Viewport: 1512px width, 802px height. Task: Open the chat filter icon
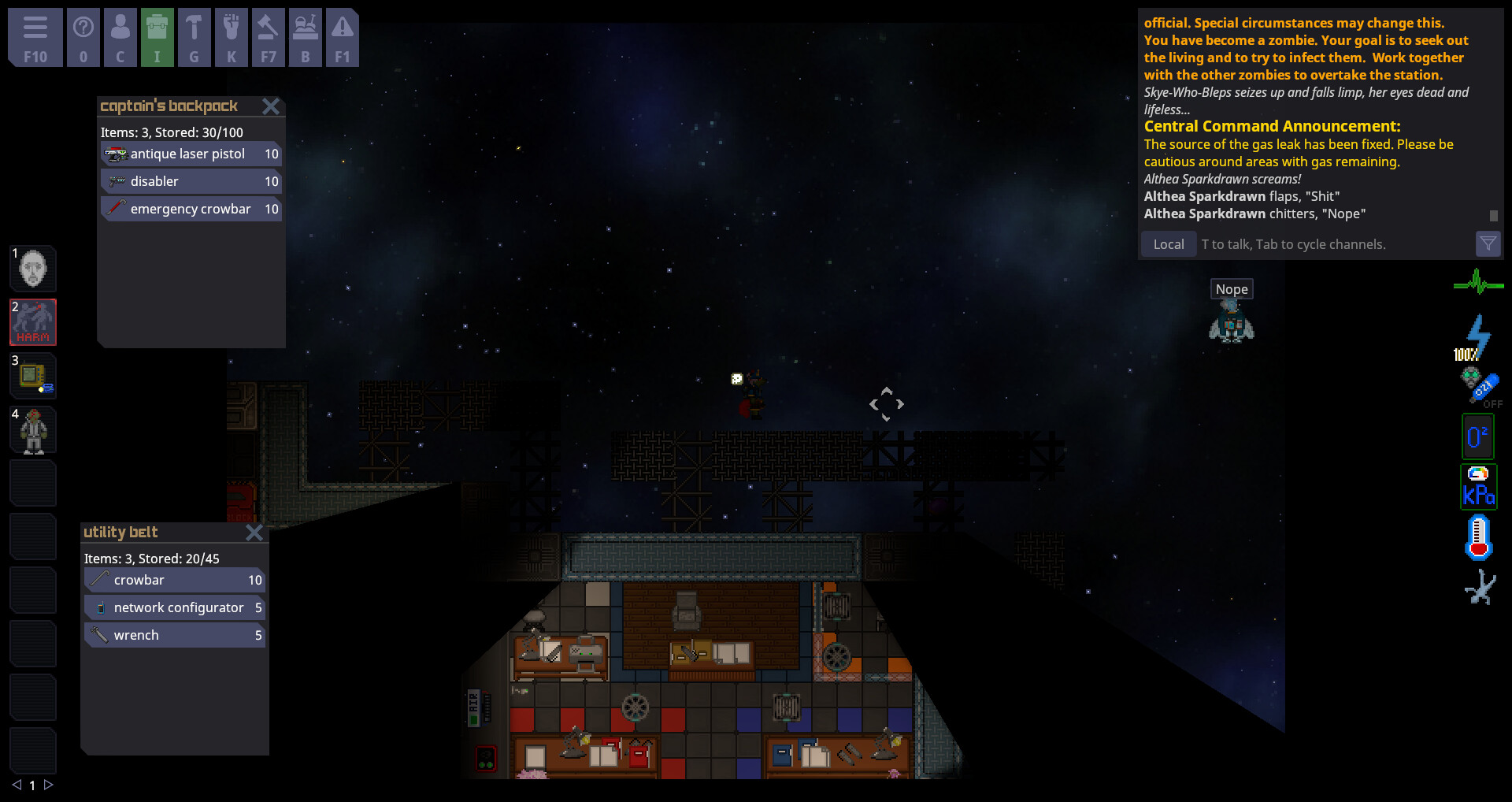coord(1488,244)
